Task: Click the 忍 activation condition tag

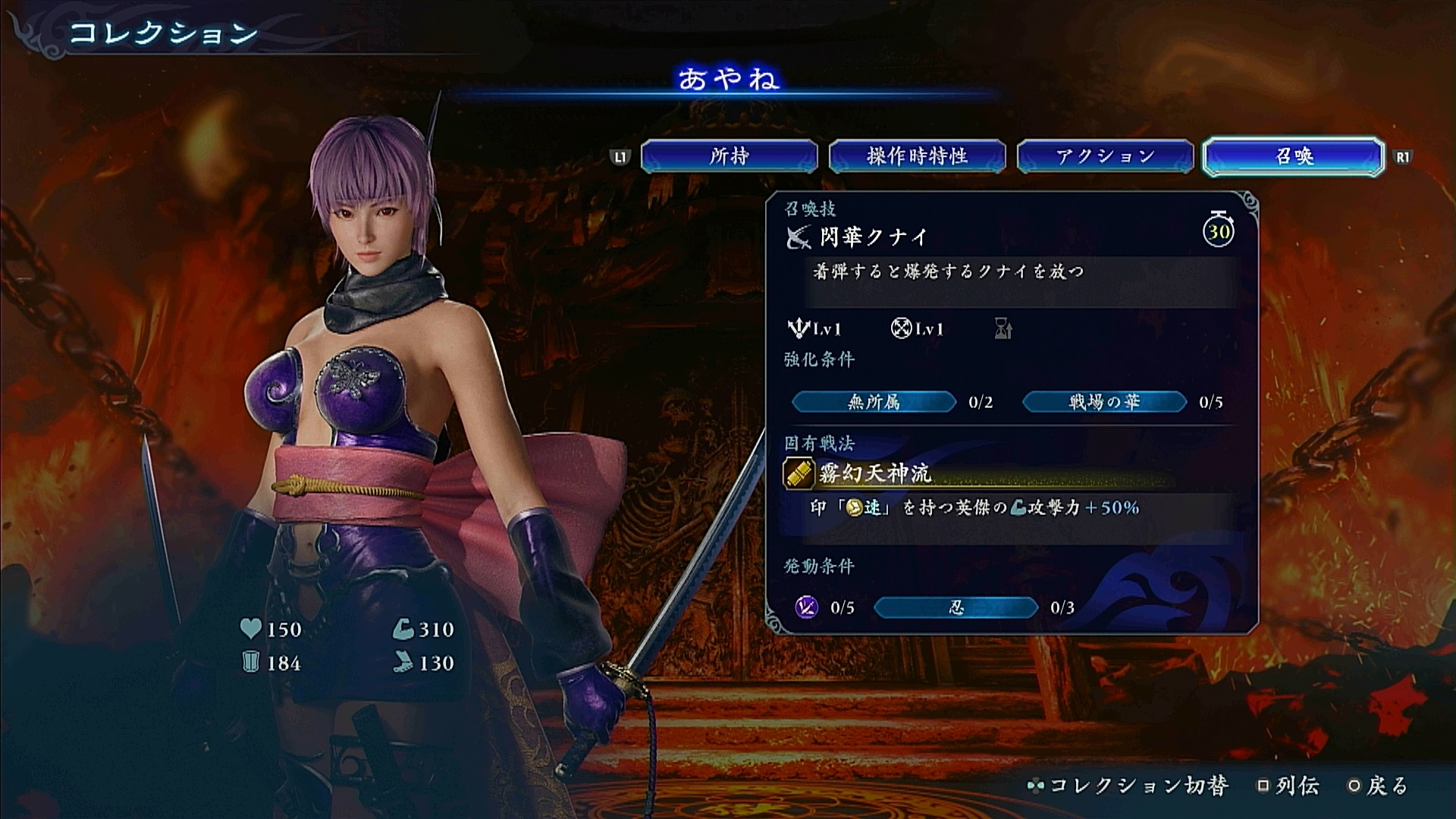Action: click(x=955, y=607)
